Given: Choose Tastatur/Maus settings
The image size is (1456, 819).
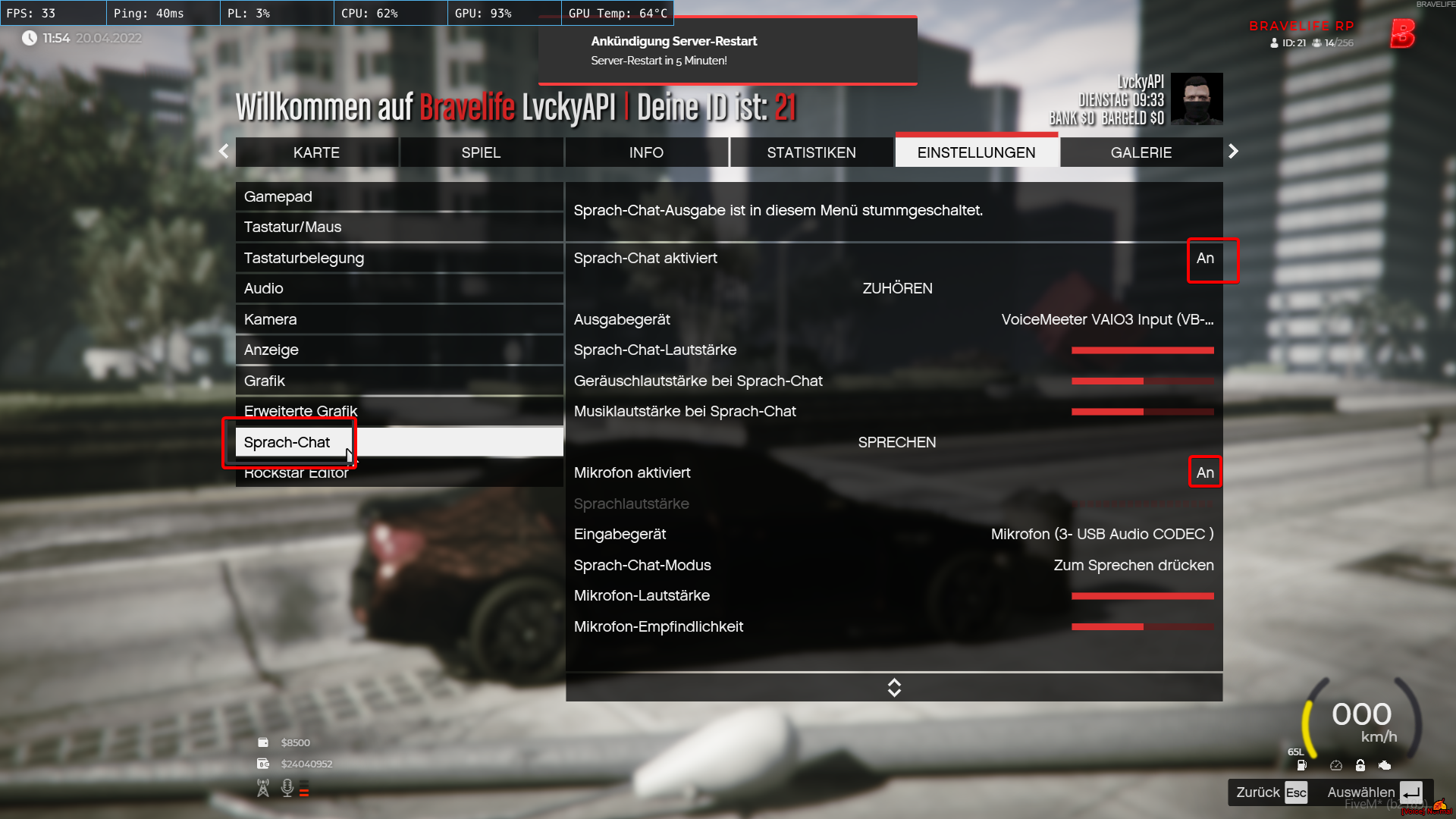Looking at the screenshot, I should (x=399, y=227).
